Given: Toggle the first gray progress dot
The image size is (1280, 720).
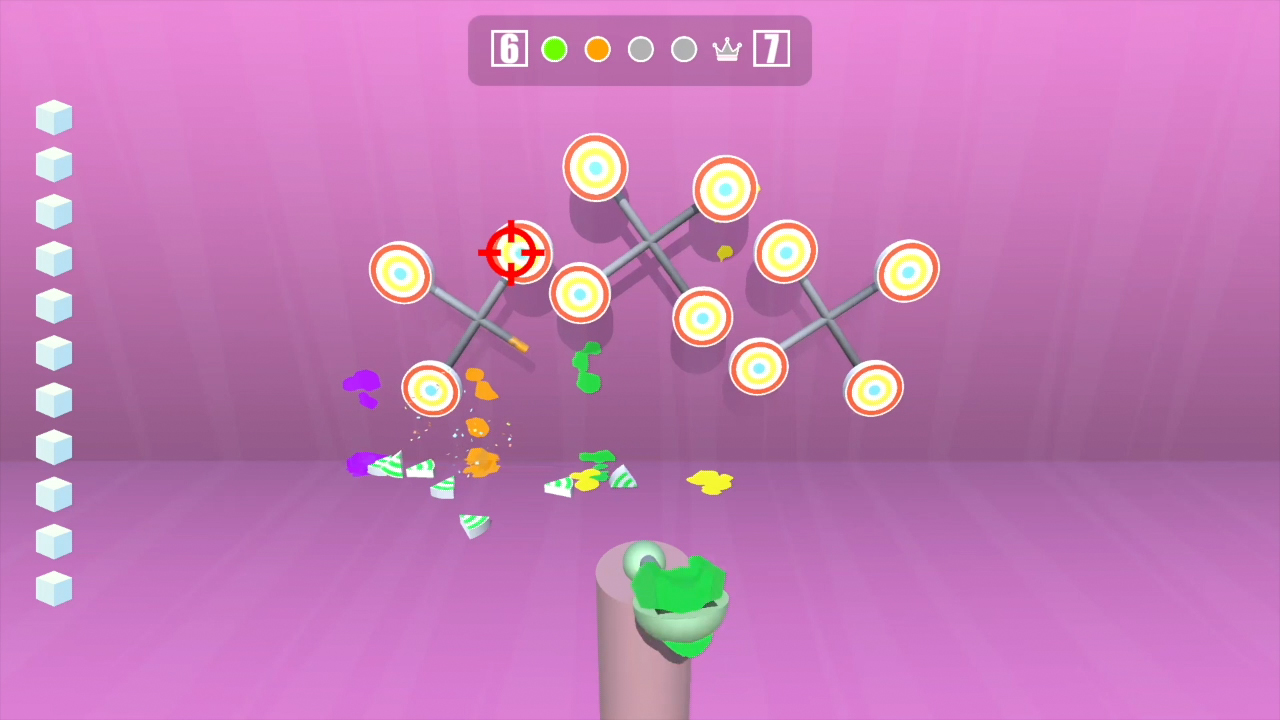Looking at the screenshot, I should tap(641, 48).
